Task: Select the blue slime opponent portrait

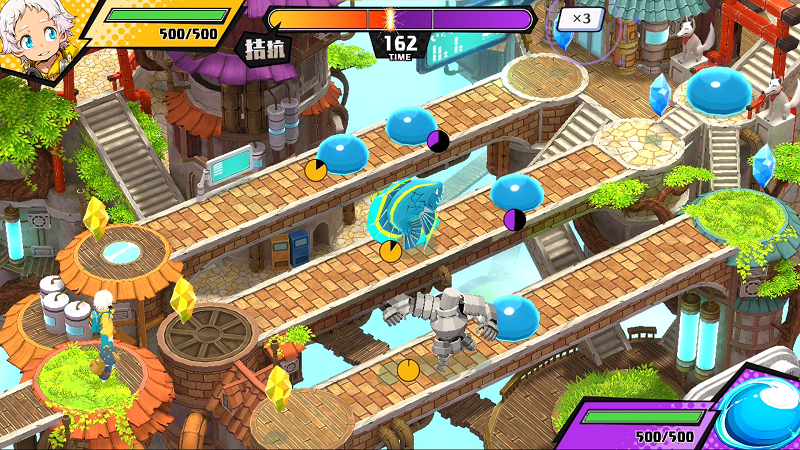Action: click(762, 411)
